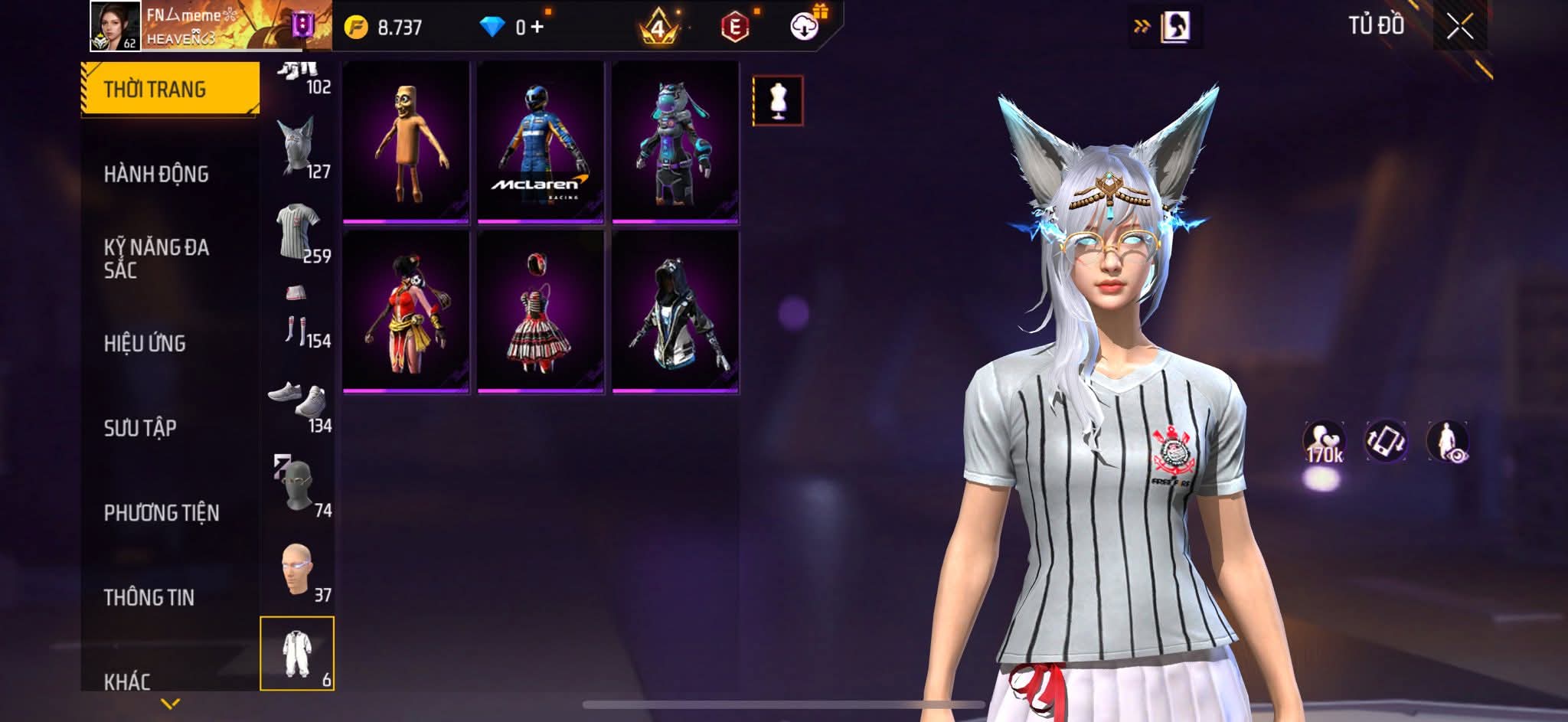Screen dimensions: 1568x722
Task: Open the player profile avatar
Action: [x=115, y=26]
